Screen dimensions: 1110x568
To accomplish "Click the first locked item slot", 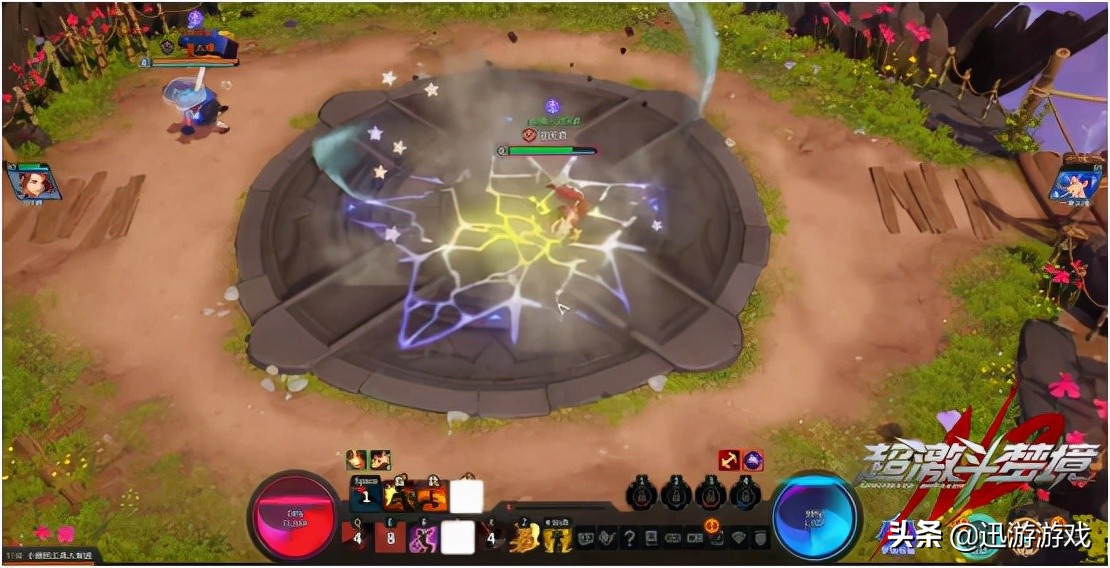I will click(x=642, y=494).
